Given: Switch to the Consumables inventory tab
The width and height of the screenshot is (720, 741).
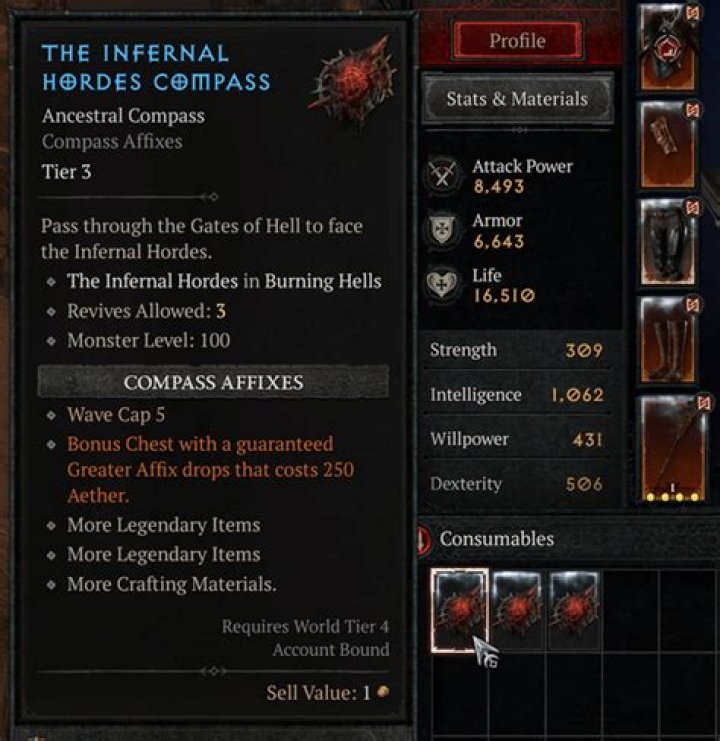Looking at the screenshot, I should [496, 539].
